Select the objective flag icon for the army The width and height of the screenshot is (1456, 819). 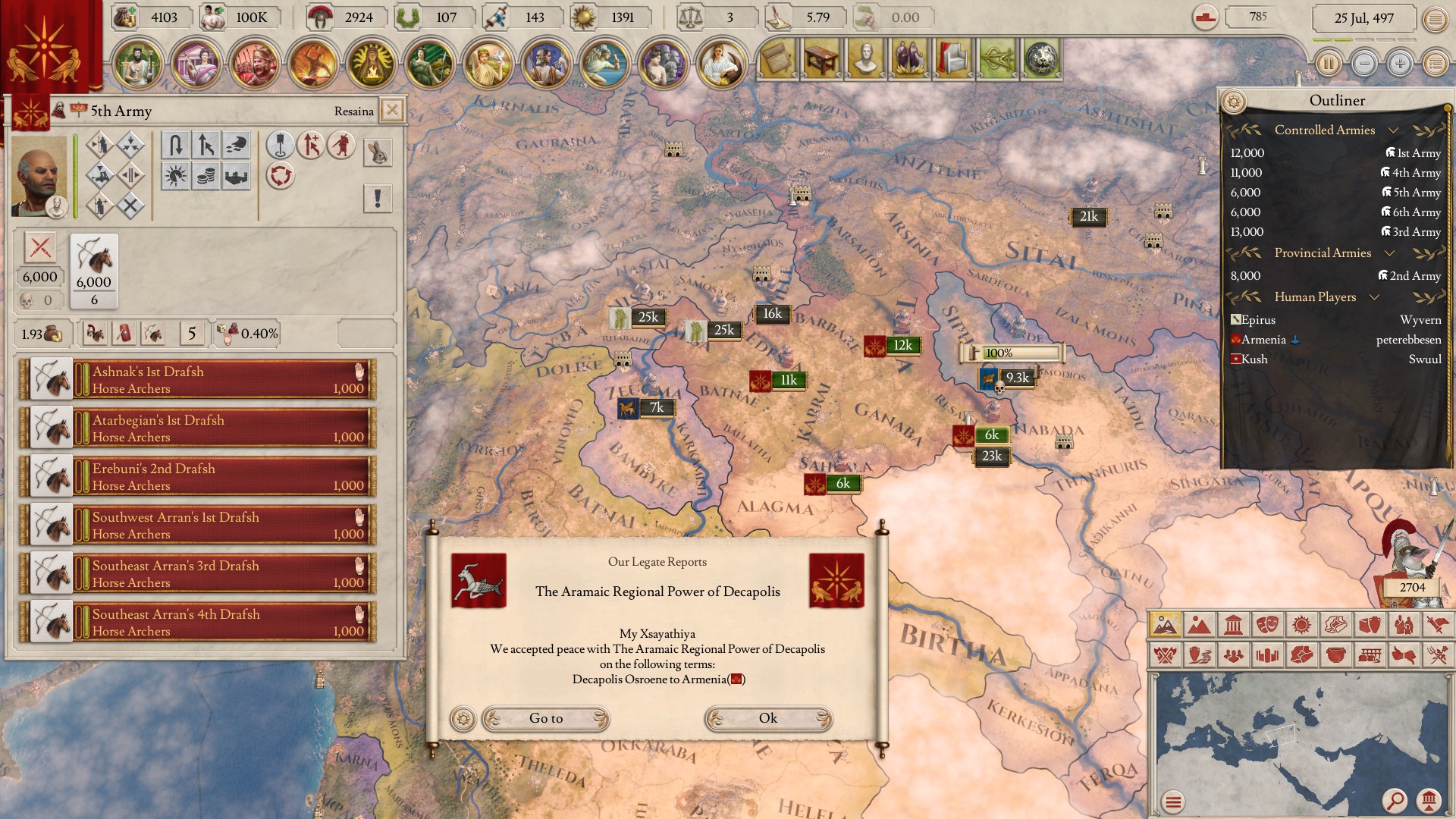point(279,146)
